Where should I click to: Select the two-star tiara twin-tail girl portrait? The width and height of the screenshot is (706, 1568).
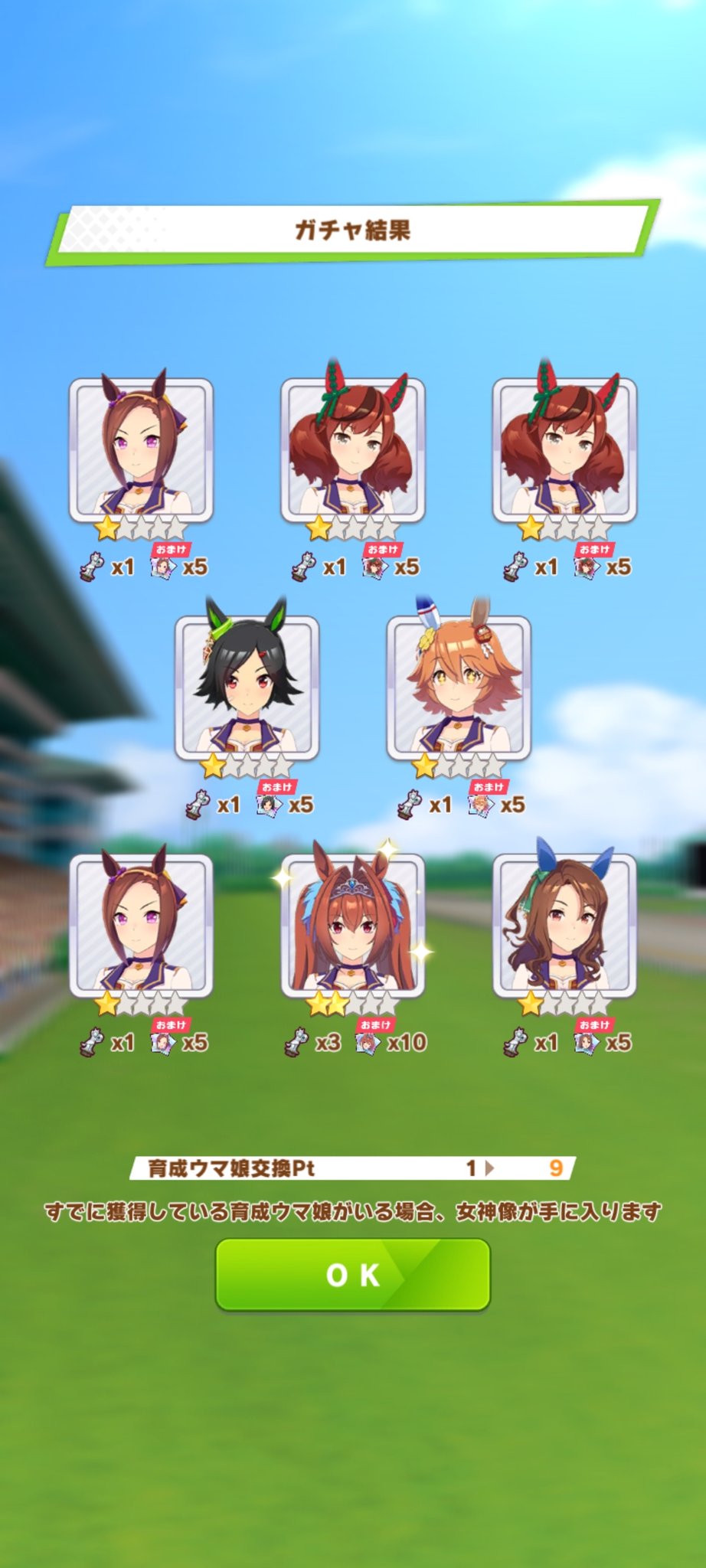(x=352, y=925)
